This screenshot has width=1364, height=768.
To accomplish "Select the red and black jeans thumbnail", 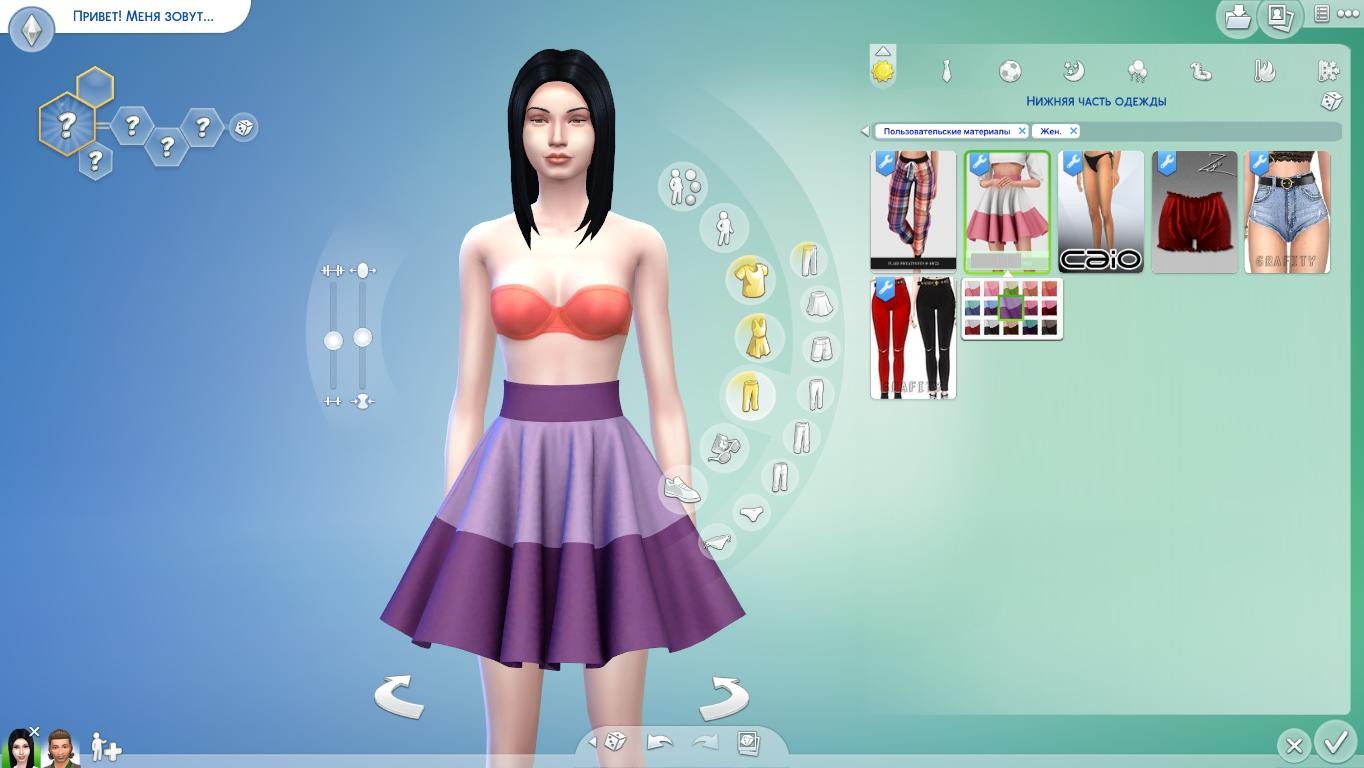I will [x=913, y=339].
